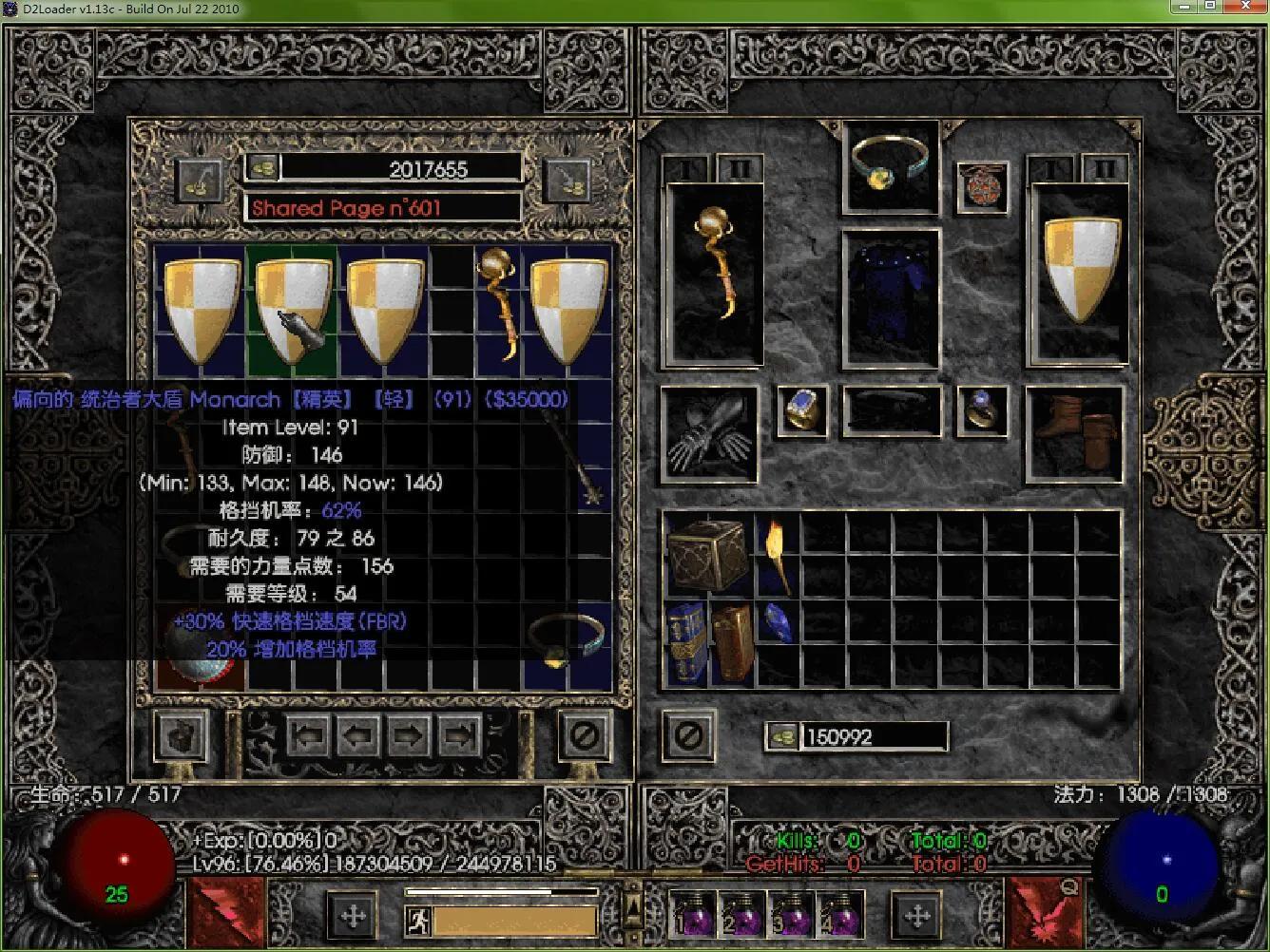The width and height of the screenshot is (1270, 952).
Task: Toggle the run/walk button
Action: [418, 920]
